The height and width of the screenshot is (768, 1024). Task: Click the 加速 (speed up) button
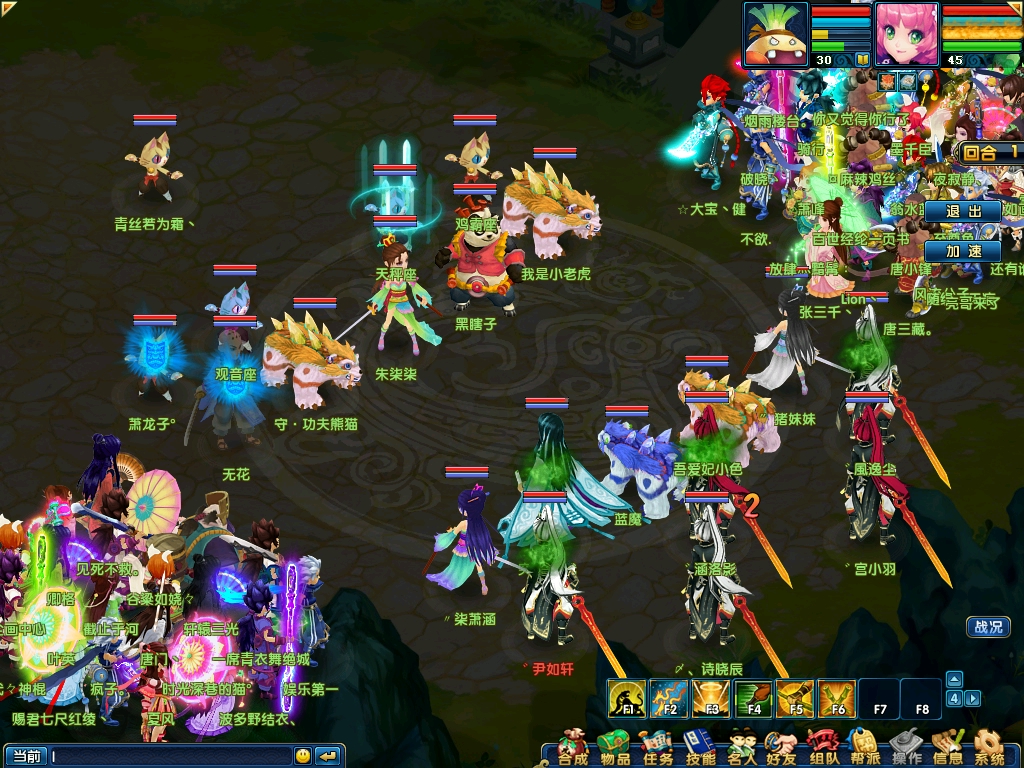pyautogui.click(x=962, y=251)
